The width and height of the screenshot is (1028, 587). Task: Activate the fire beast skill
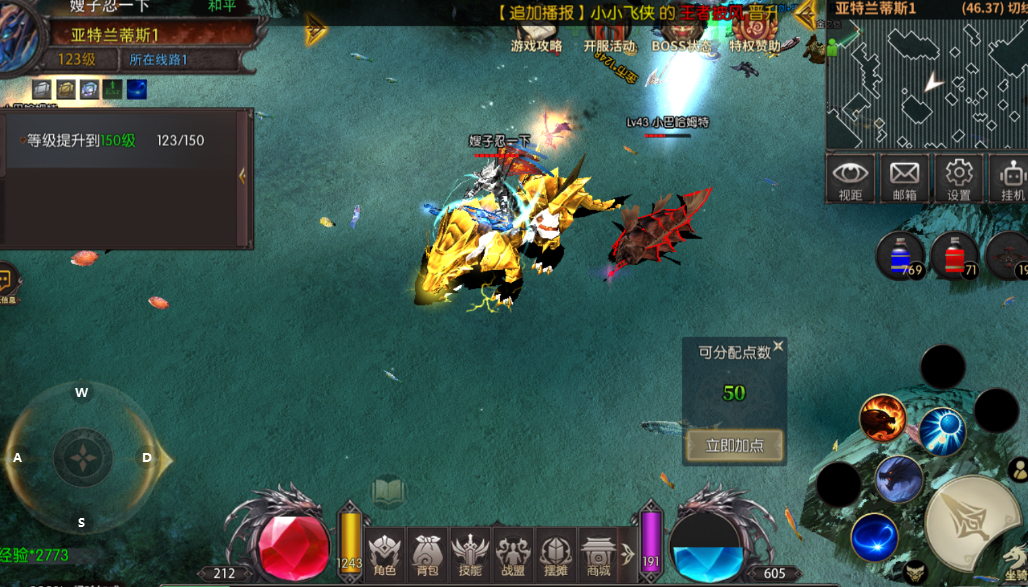coord(883,418)
